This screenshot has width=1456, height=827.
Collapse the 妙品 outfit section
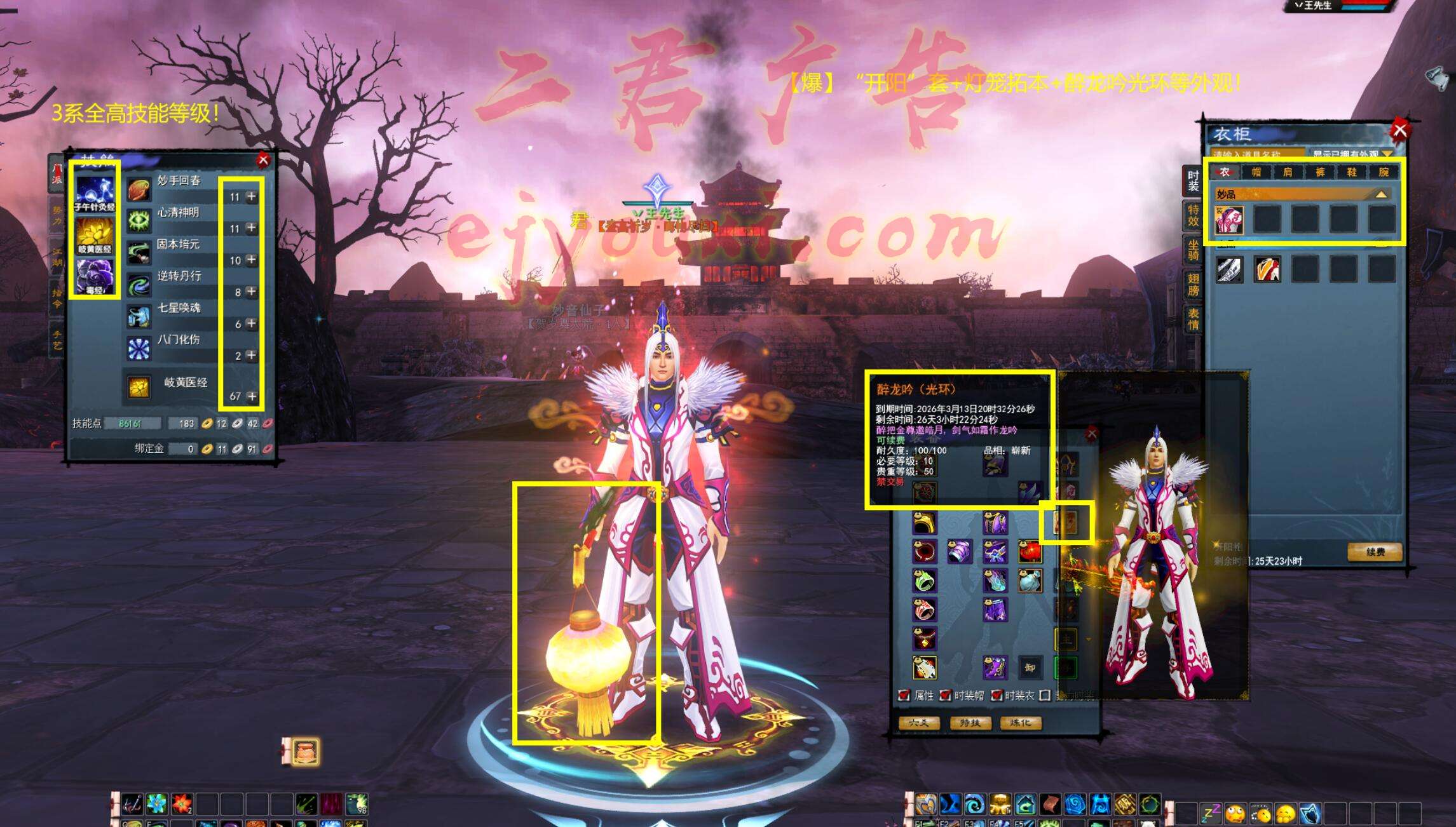1382,194
